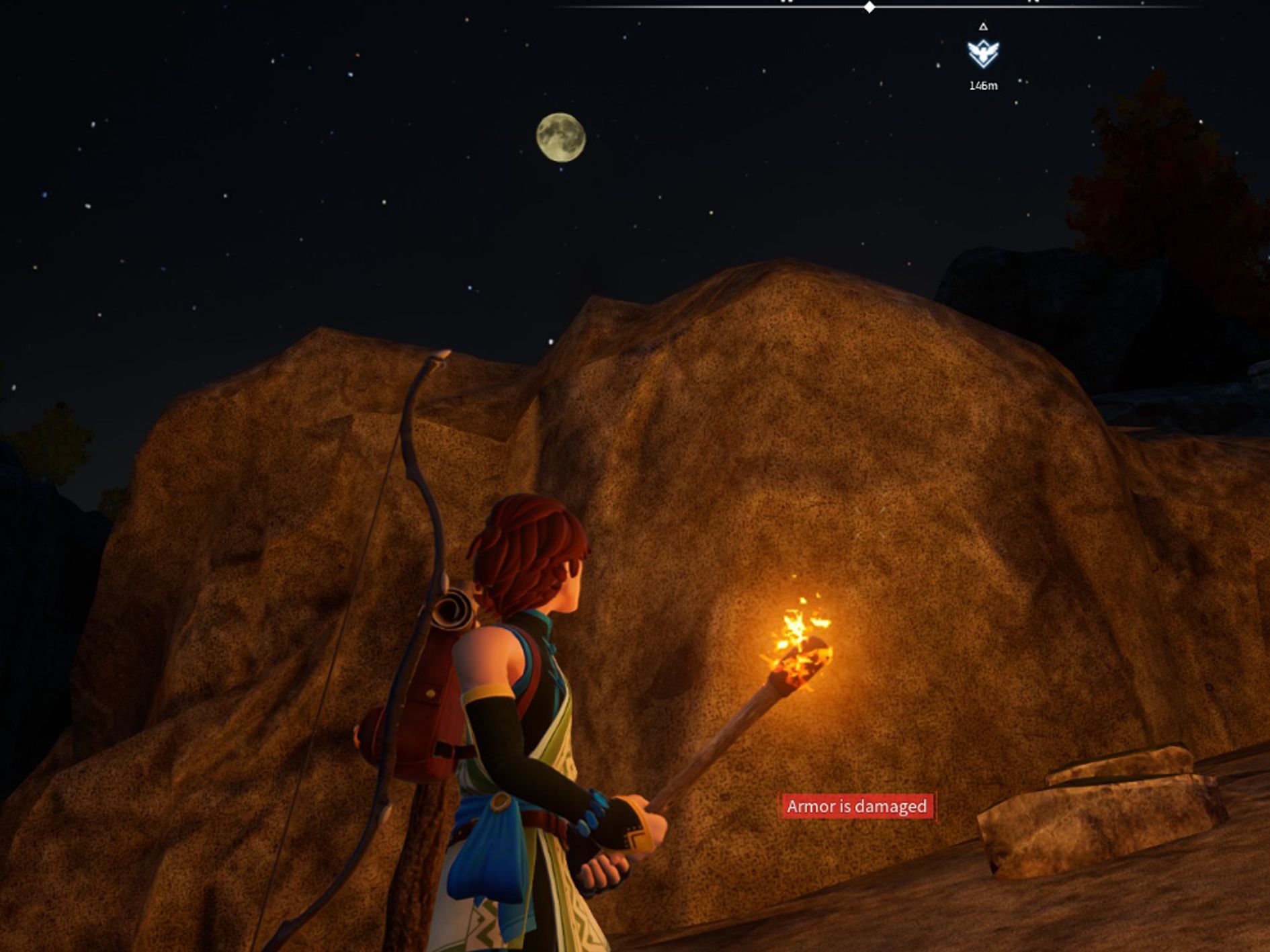Click the compass bar's center diamond marker
Screen dimensions: 1270x952
click(x=870, y=7)
